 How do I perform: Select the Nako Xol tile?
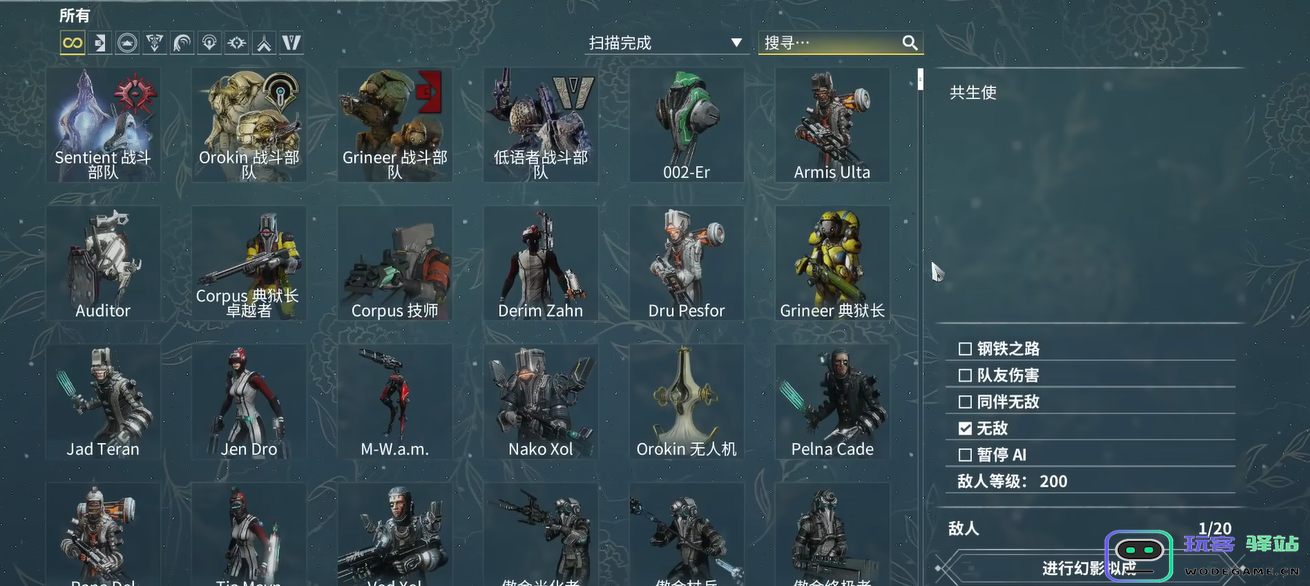(x=541, y=401)
